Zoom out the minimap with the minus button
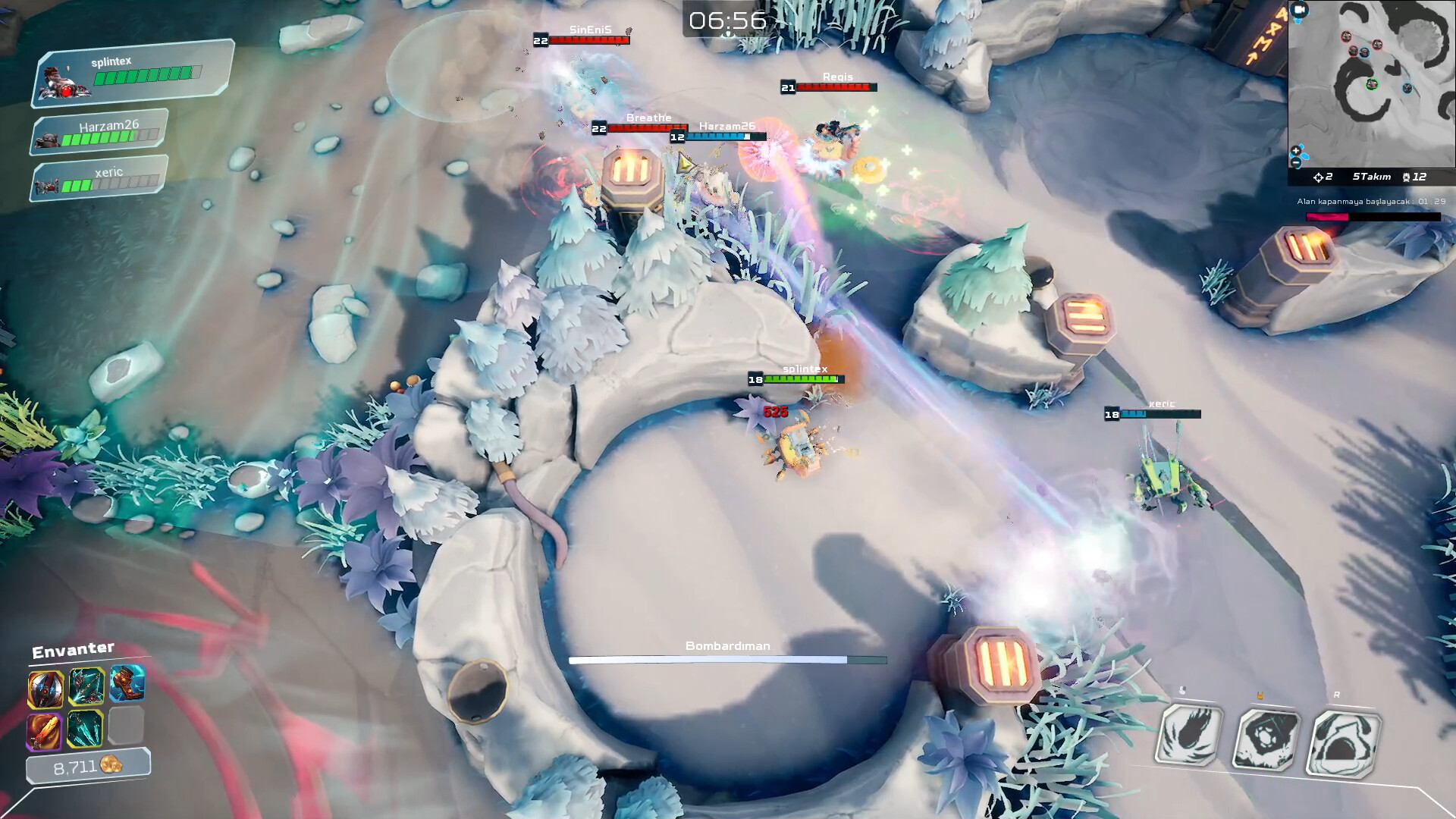Image resolution: width=1456 pixels, height=819 pixels. pyautogui.click(x=1297, y=162)
